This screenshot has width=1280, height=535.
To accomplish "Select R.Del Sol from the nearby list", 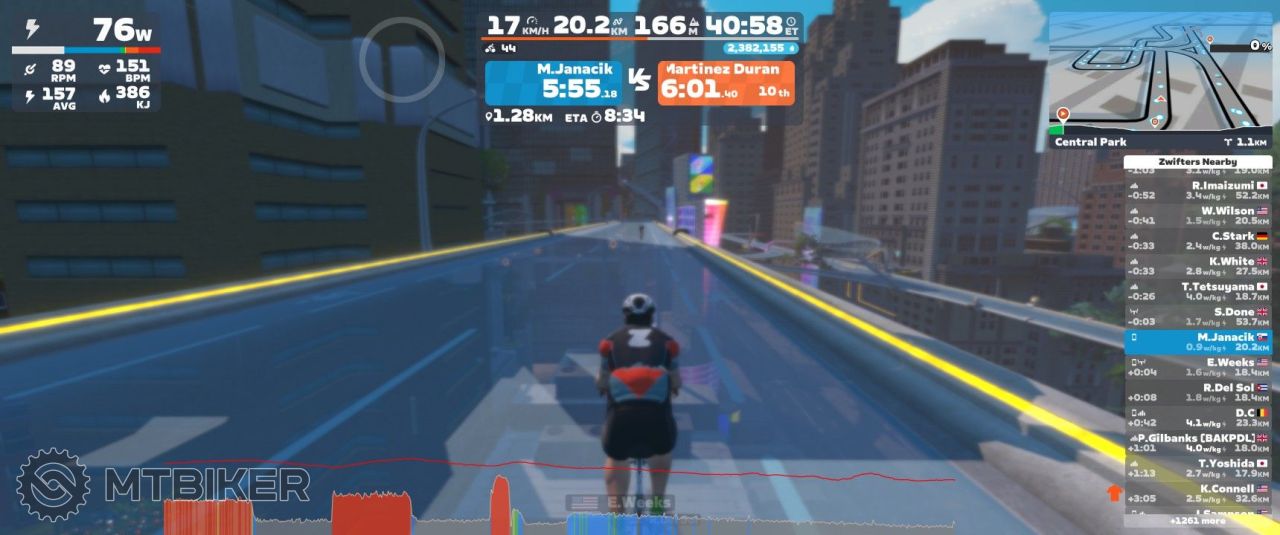I will (1198, 392).
